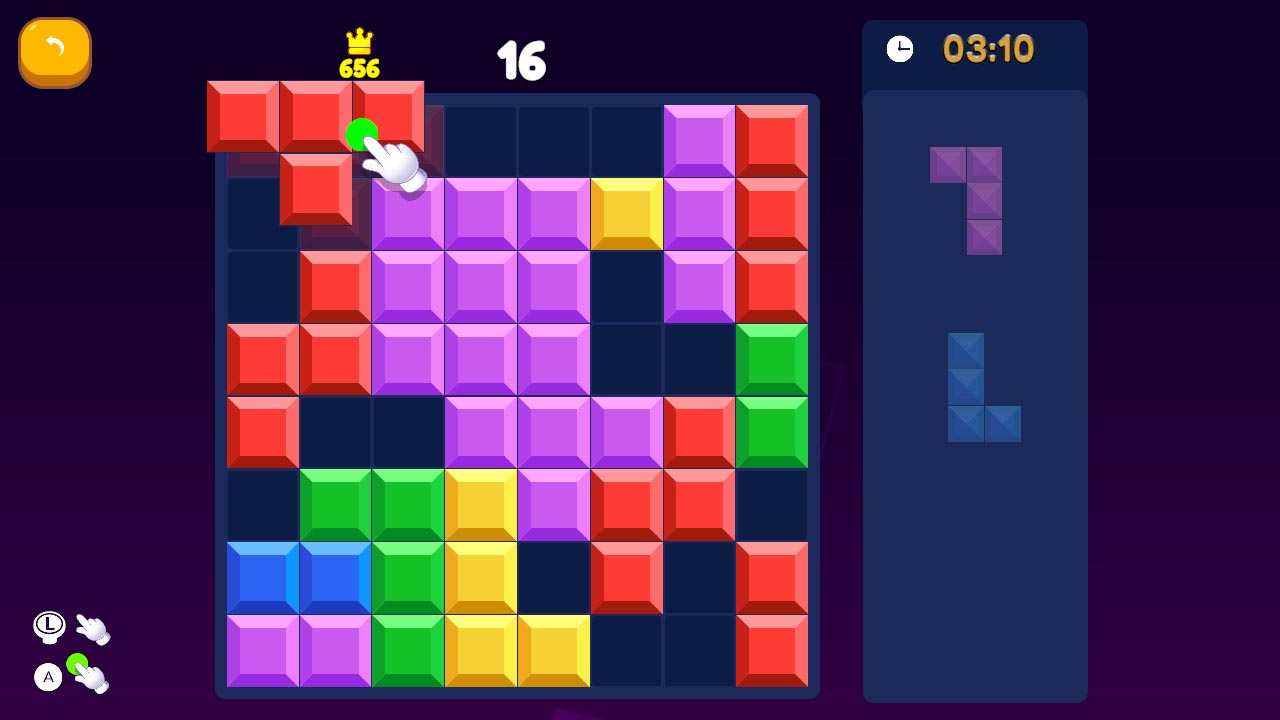Click the blue block in the bottom-left corner
Screen dimensions: 1280x720
pyautogui.click(x=262, y=577)
